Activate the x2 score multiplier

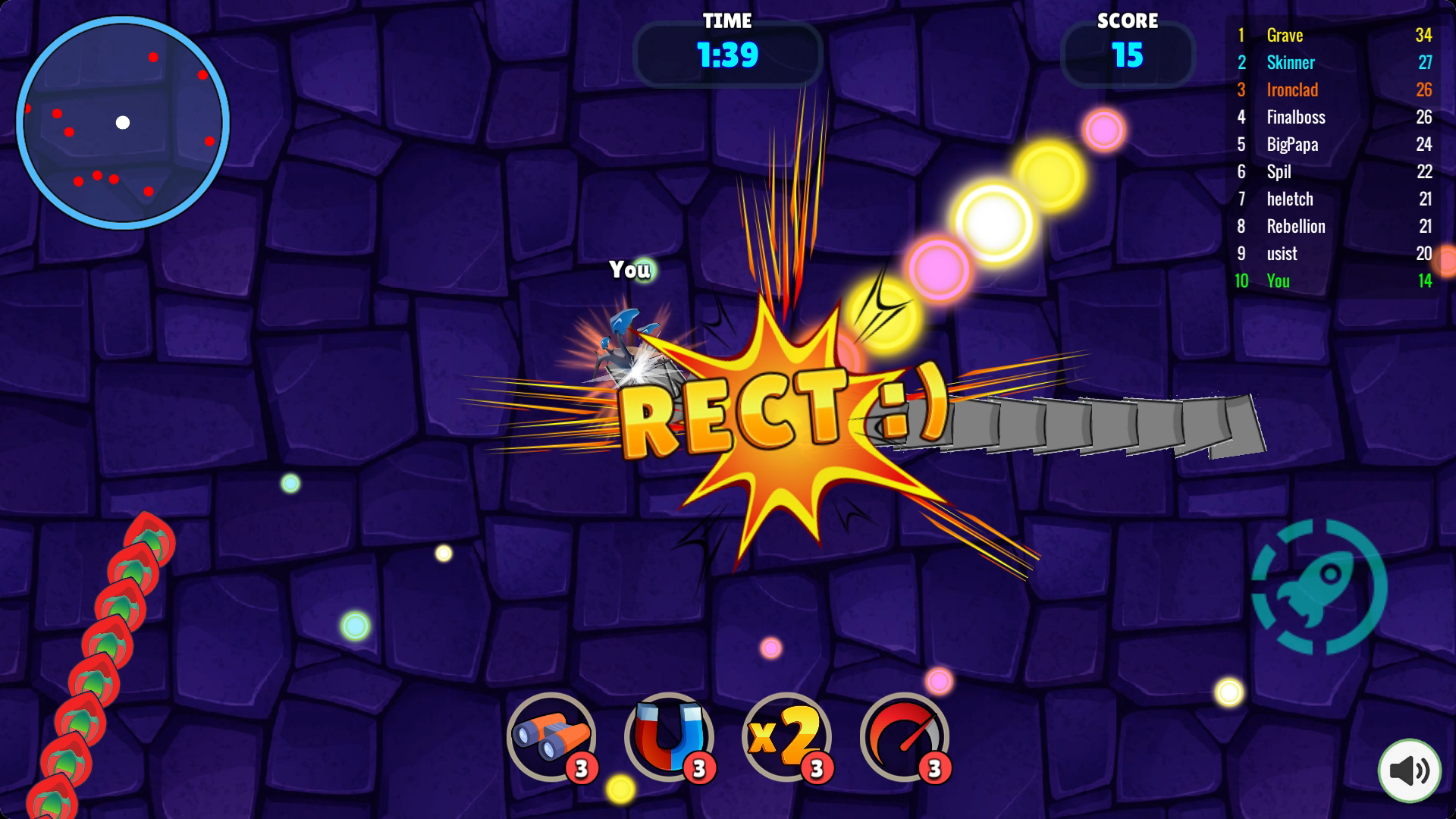tap(786, 736)
